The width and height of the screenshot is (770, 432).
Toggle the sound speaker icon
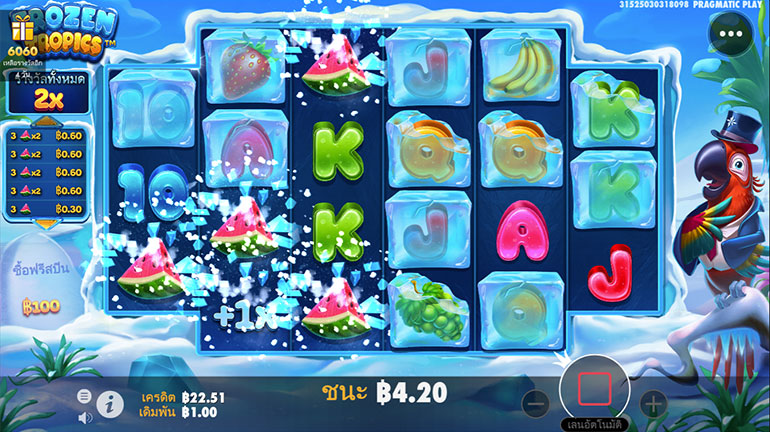click(x=84, y=417)
